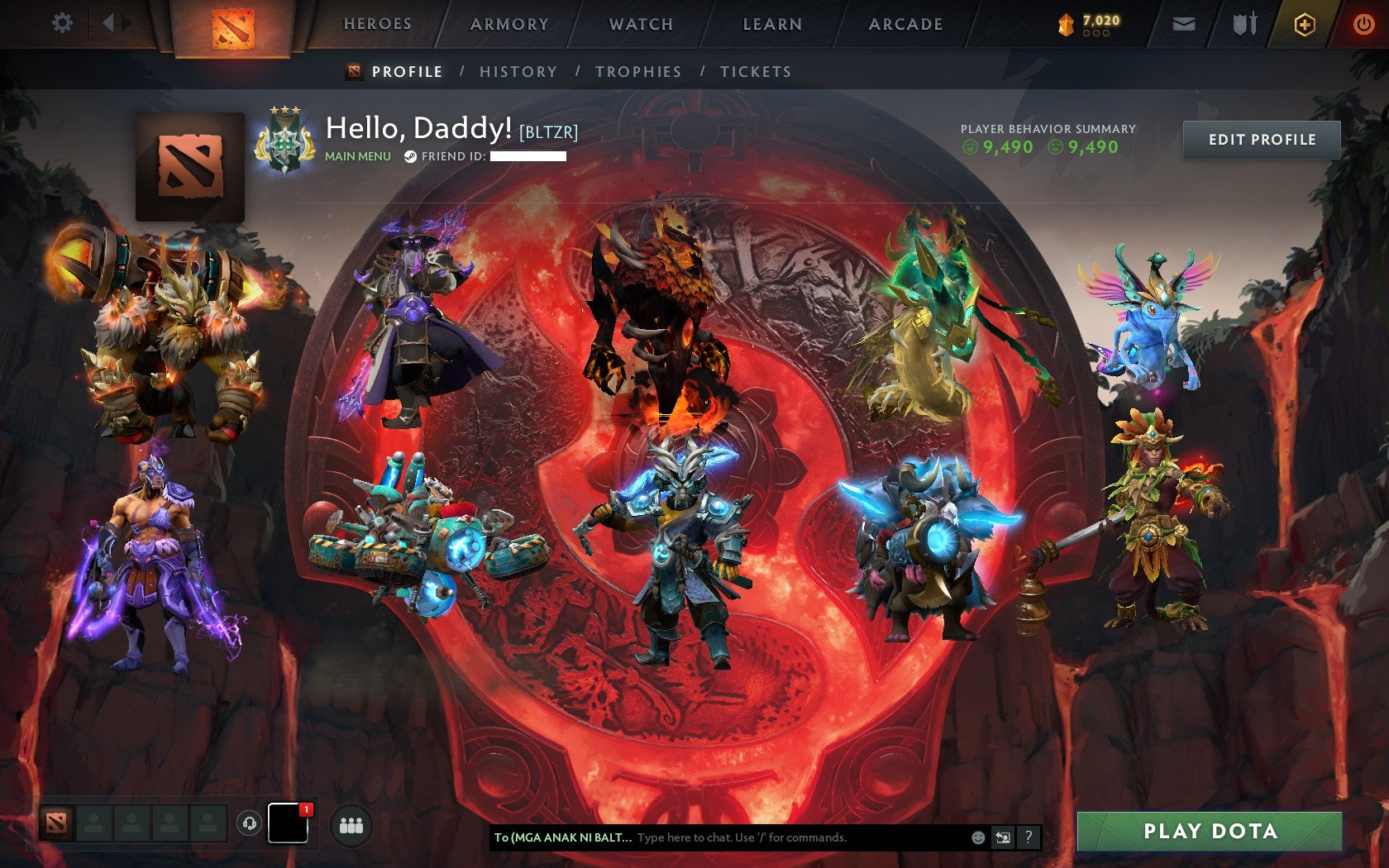1389x868 pixels.
Task: Open the ARCADE menu item
Action: click(x=905, y=24)
